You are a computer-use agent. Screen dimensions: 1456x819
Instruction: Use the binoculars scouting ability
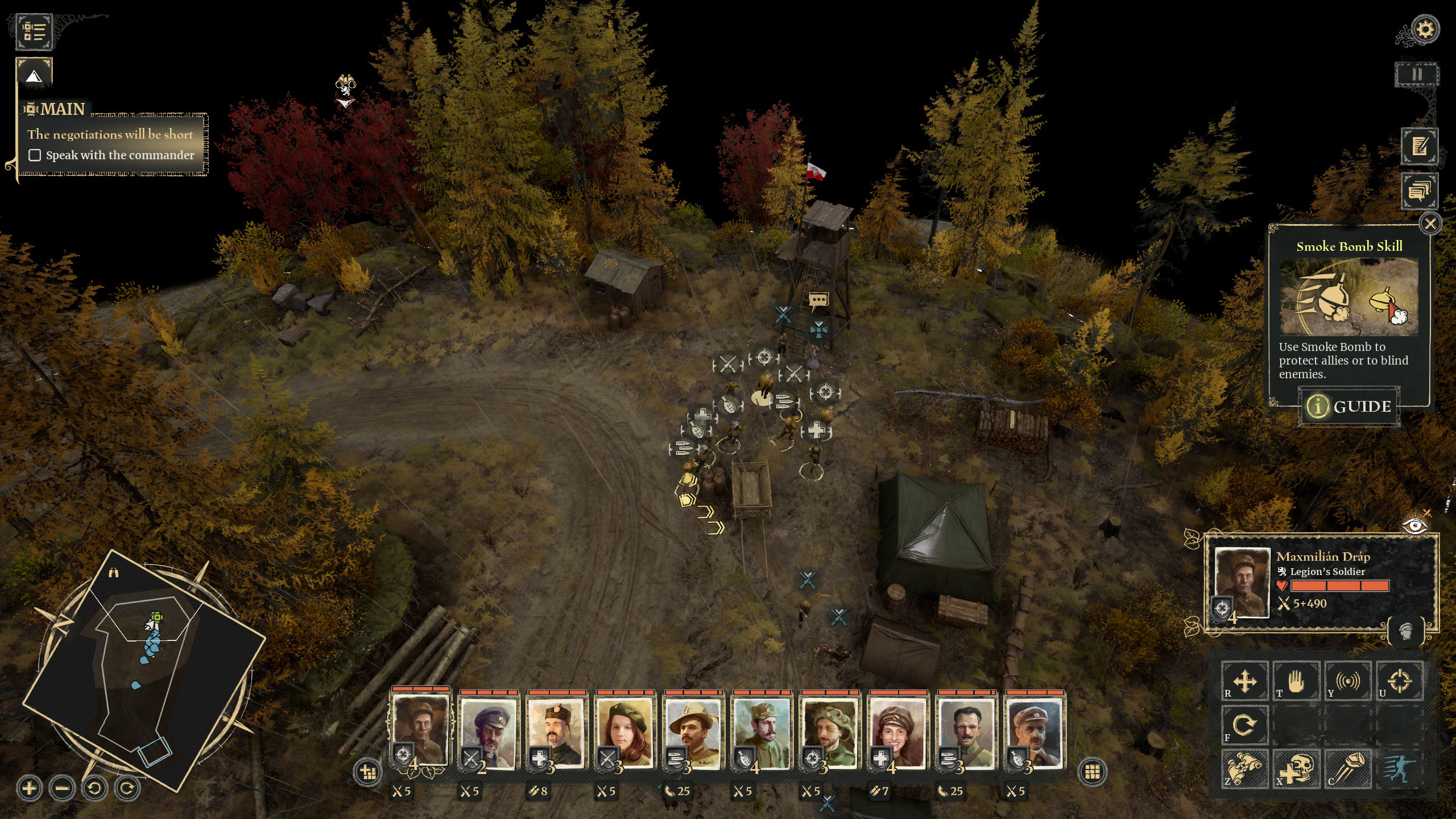click(1244, 769)
